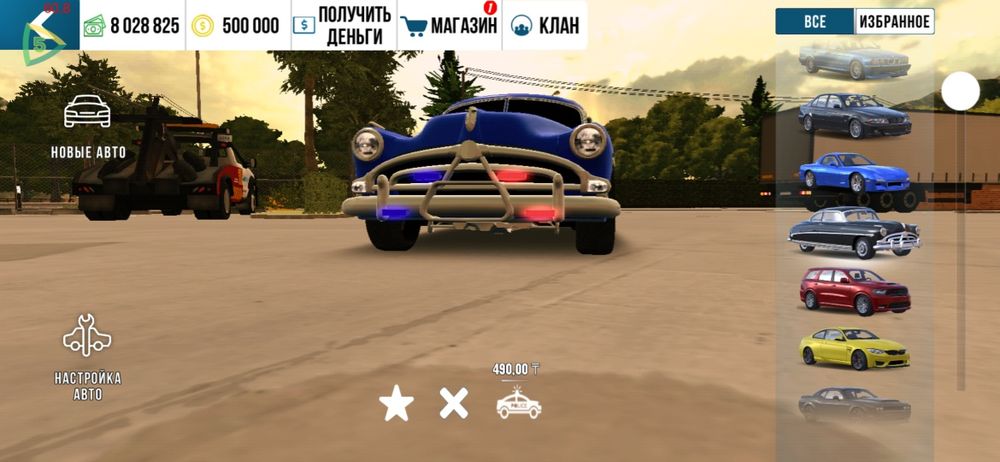The height and width of the screenshot is (462, 1000).
Task: Select the blue sports coupe thumbnail
Action: 854,173
